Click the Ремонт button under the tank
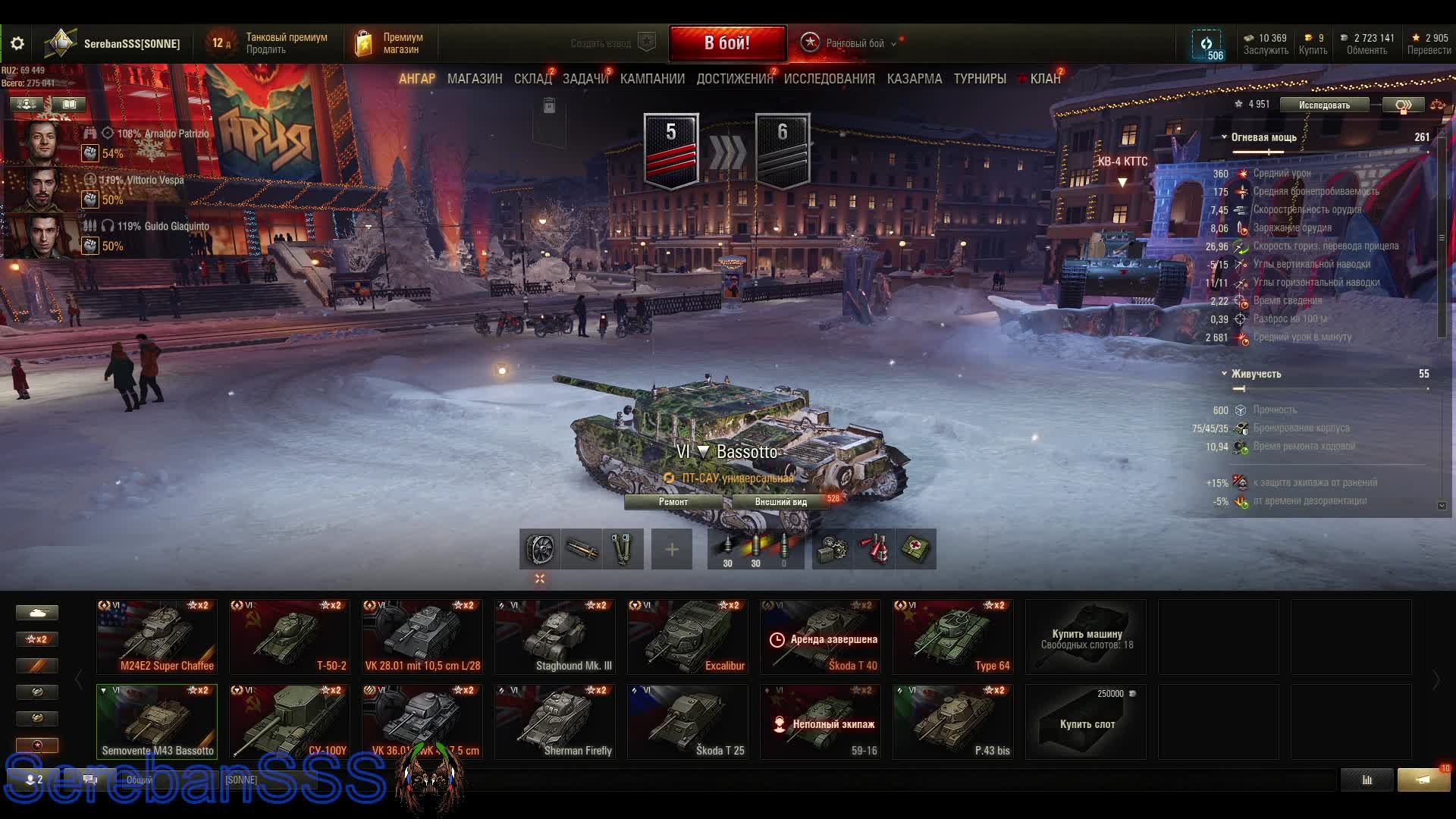1456x819 pixels. click(x=673, y=502)
